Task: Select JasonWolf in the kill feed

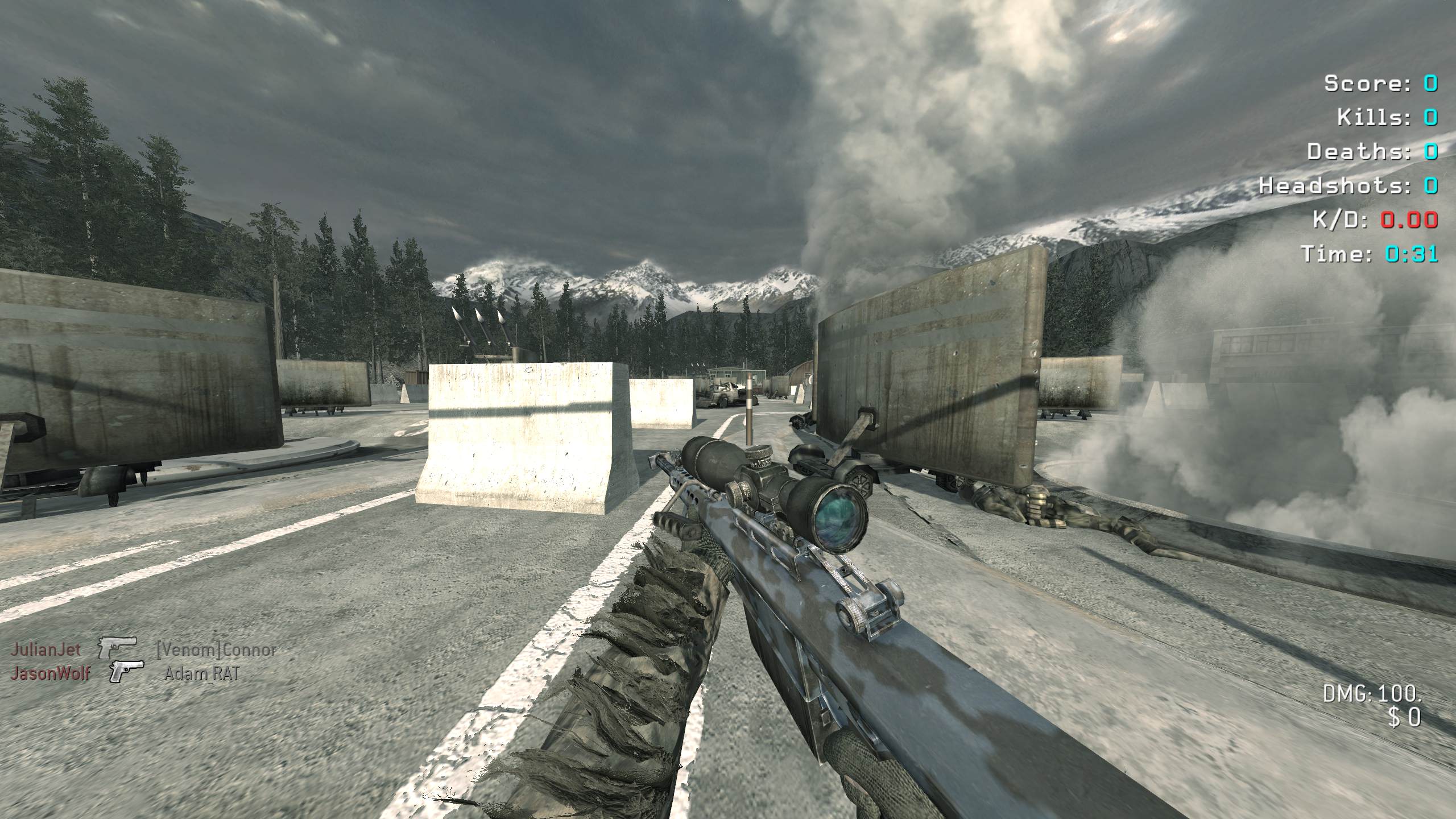Action: (51, 674)
